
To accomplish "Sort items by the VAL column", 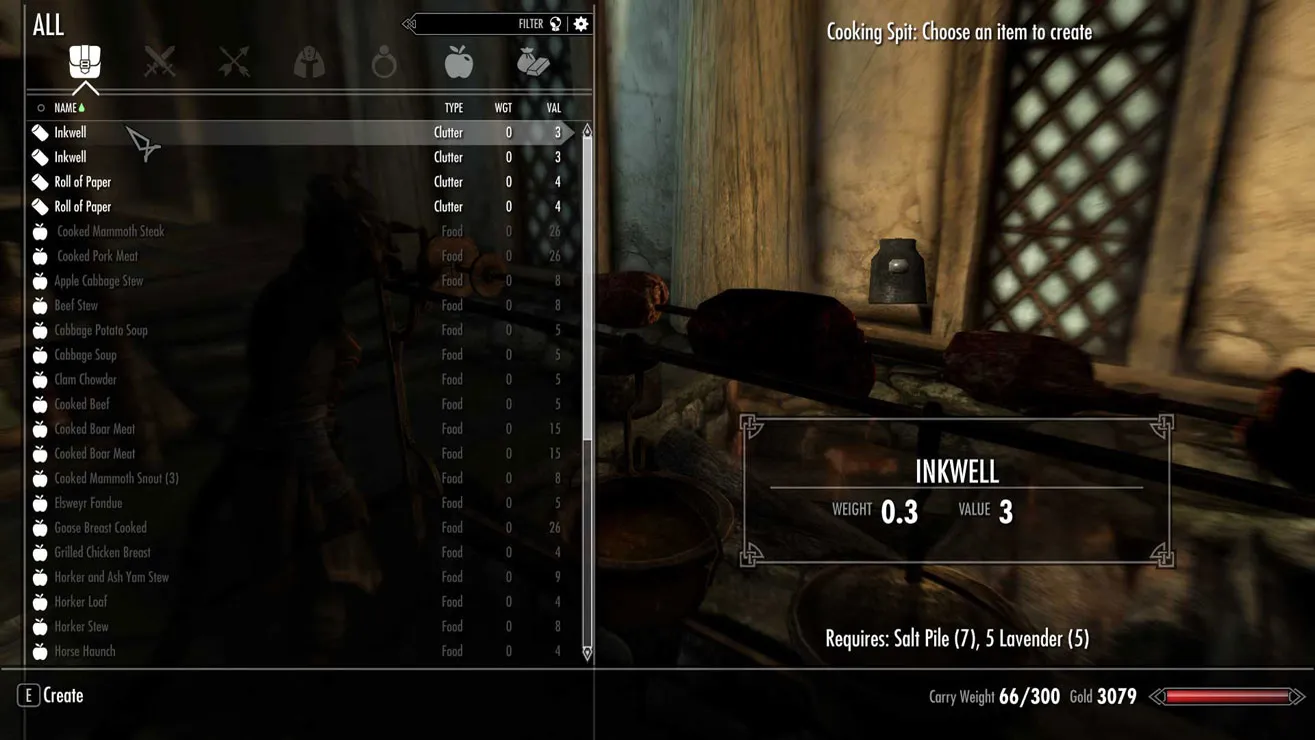I will [553, 108].
